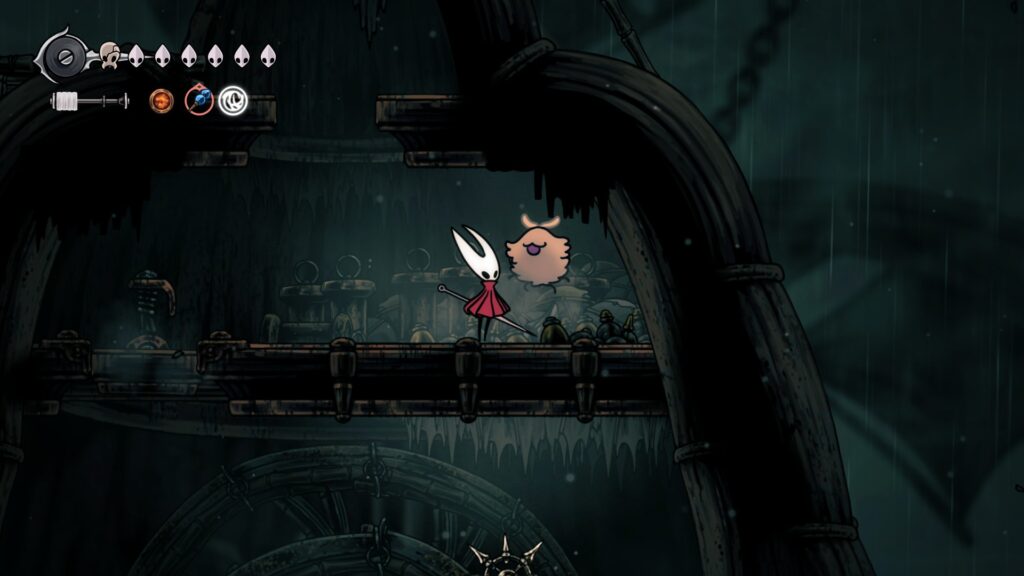Activate the white glowing silk skill icon

coord(233,100)
